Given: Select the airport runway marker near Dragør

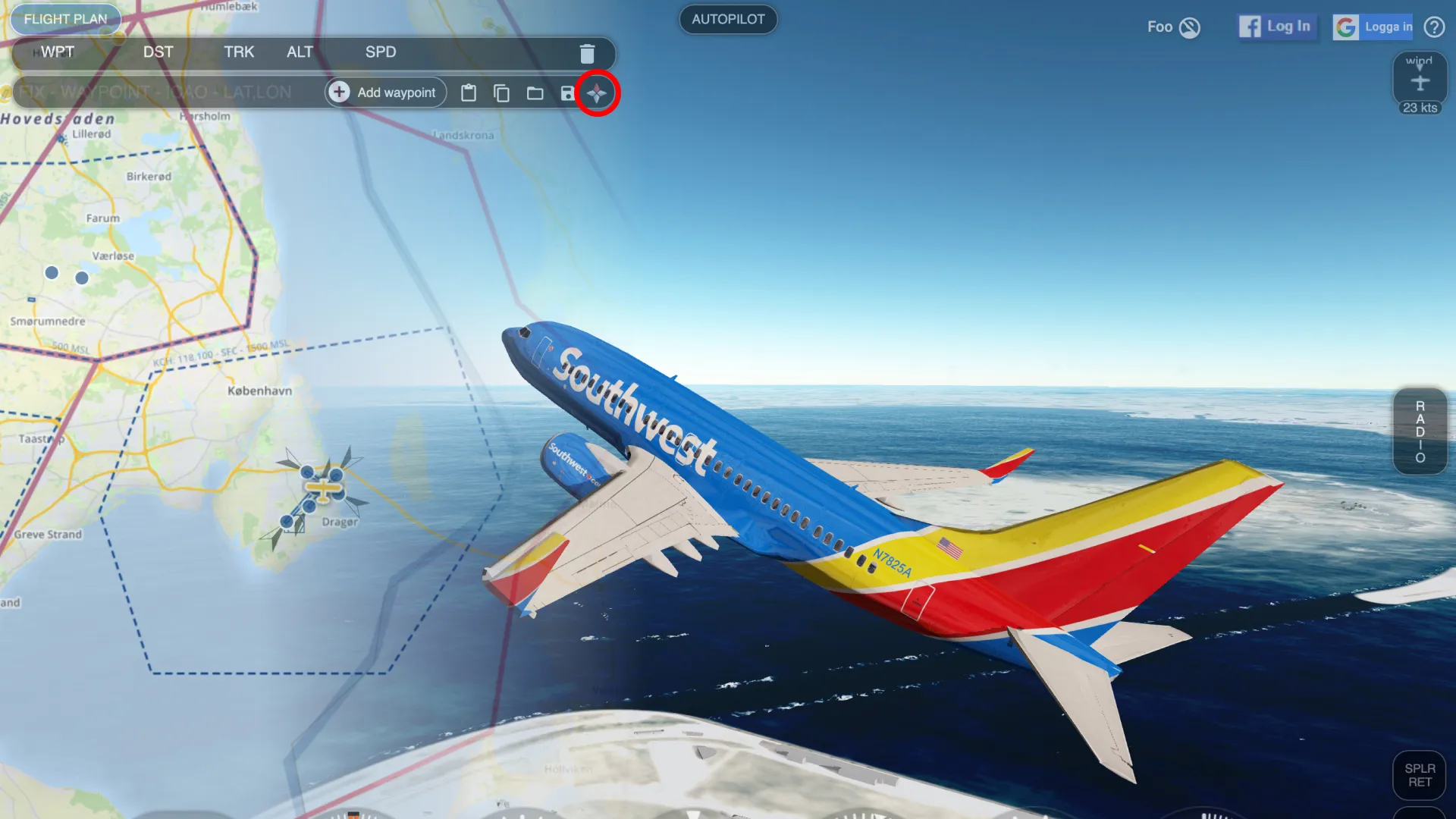Looking at the screenshot, I should coord(324,489).
